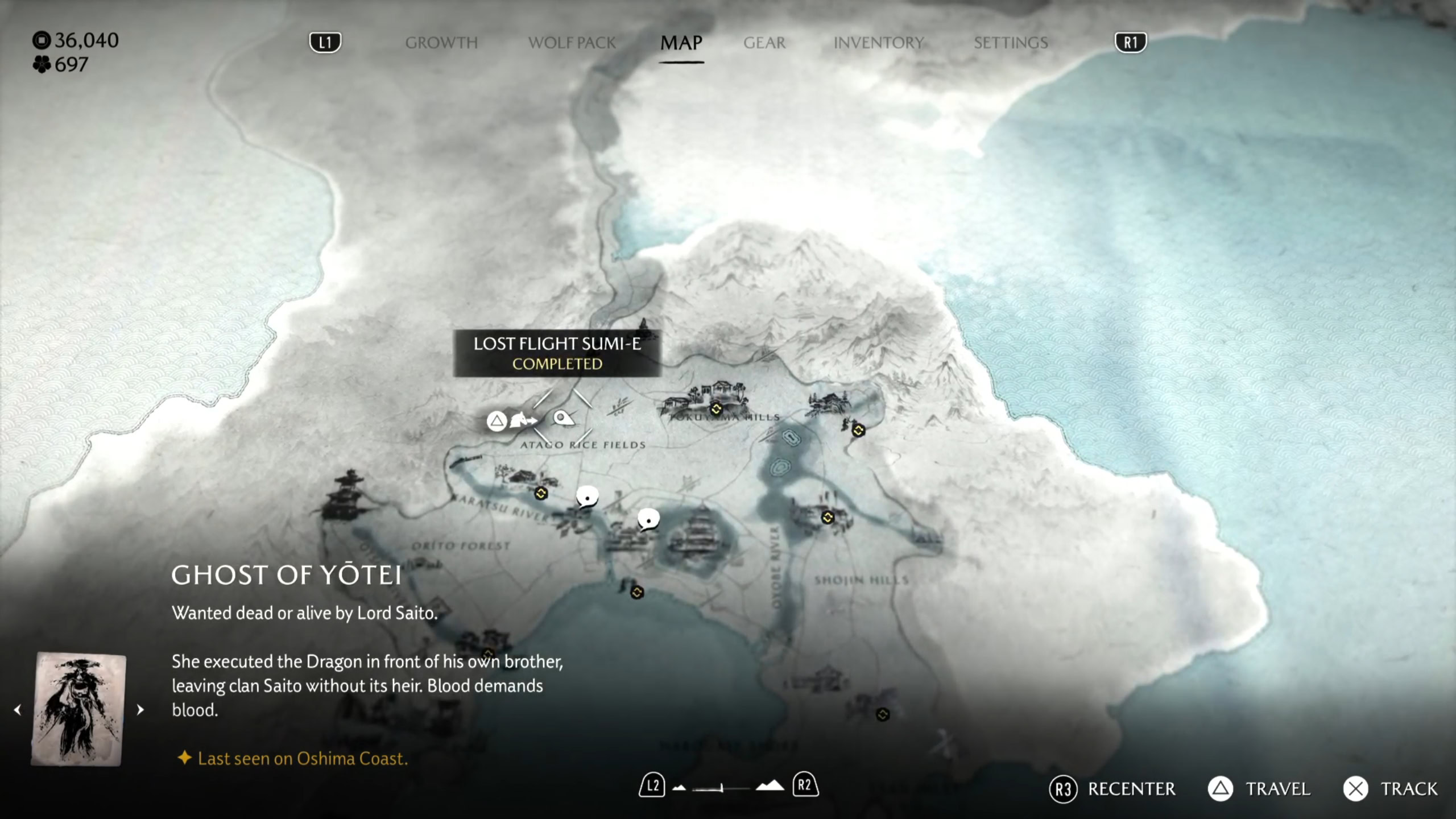The width and height of the screenshot is (1456, 819).
Task: Select the Map tab
Action: point(681,43)
